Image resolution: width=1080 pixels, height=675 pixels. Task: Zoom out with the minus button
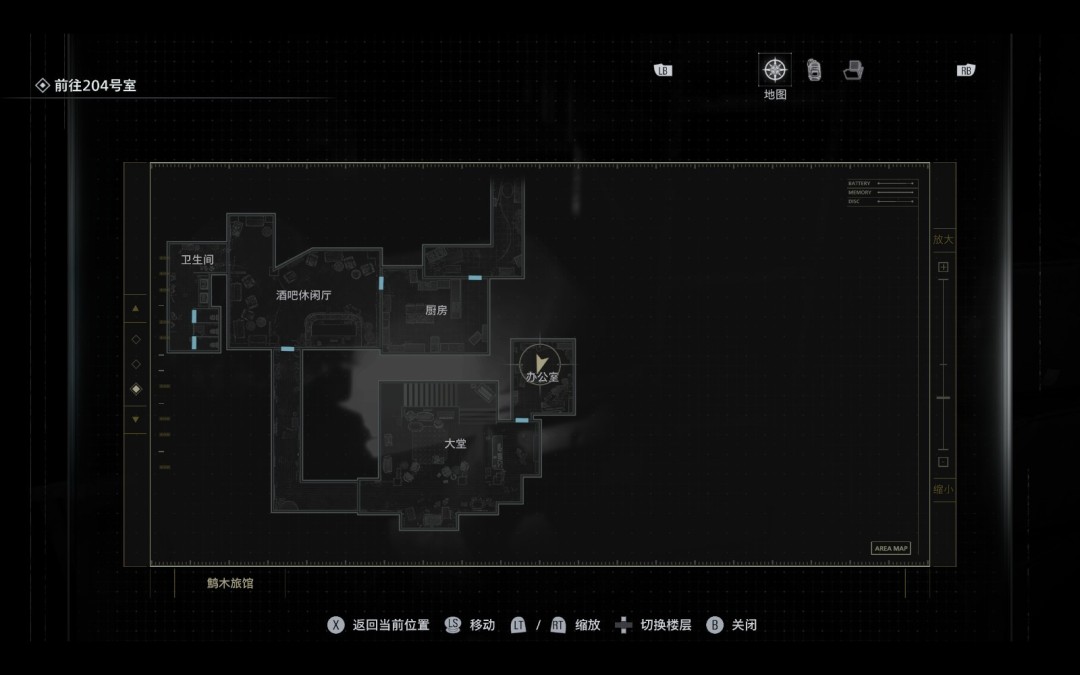943,462
